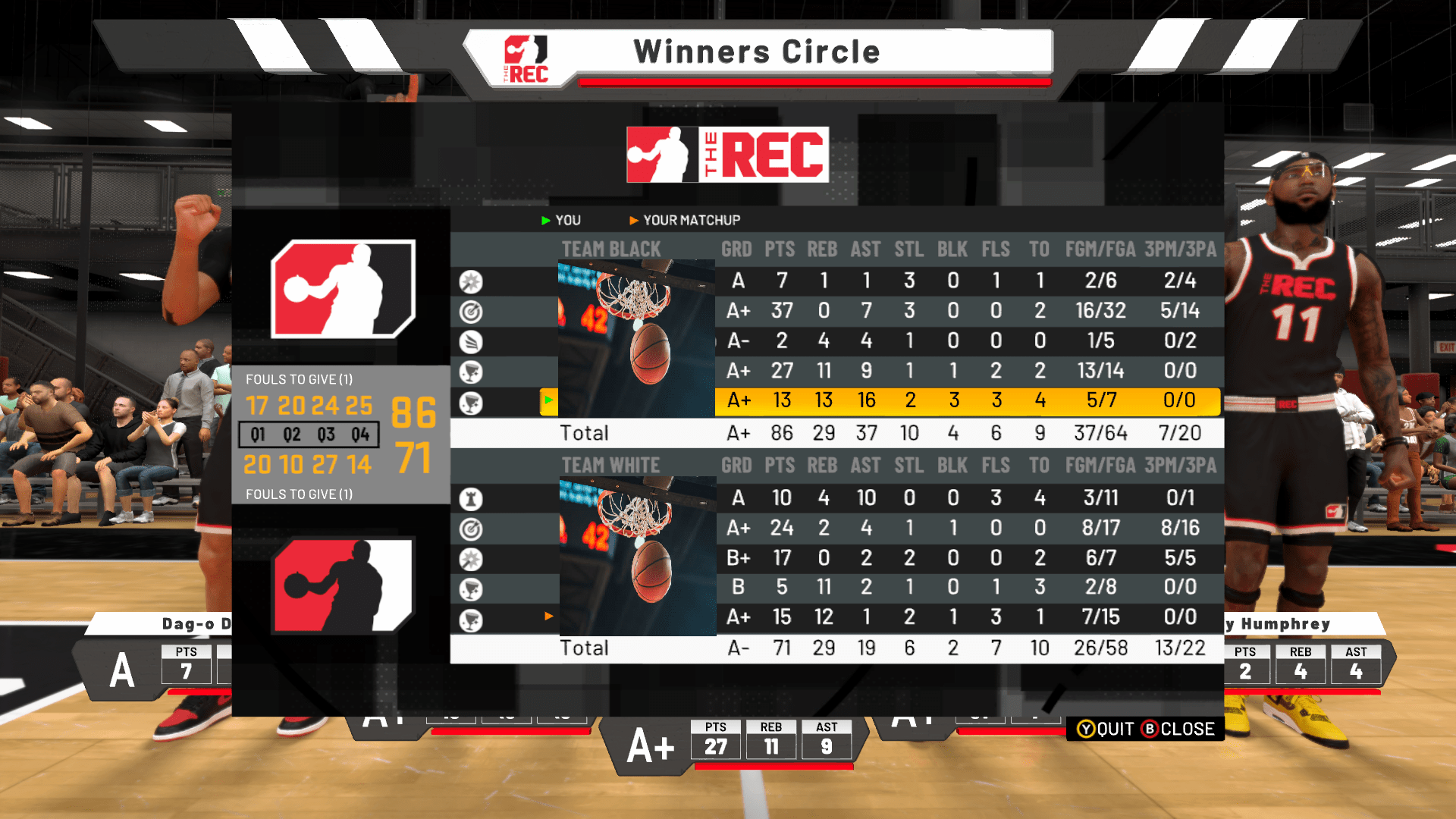Select the TEAM WHITE section header
This screenshot has width=1456, height=819.
[x=610, y=465]
